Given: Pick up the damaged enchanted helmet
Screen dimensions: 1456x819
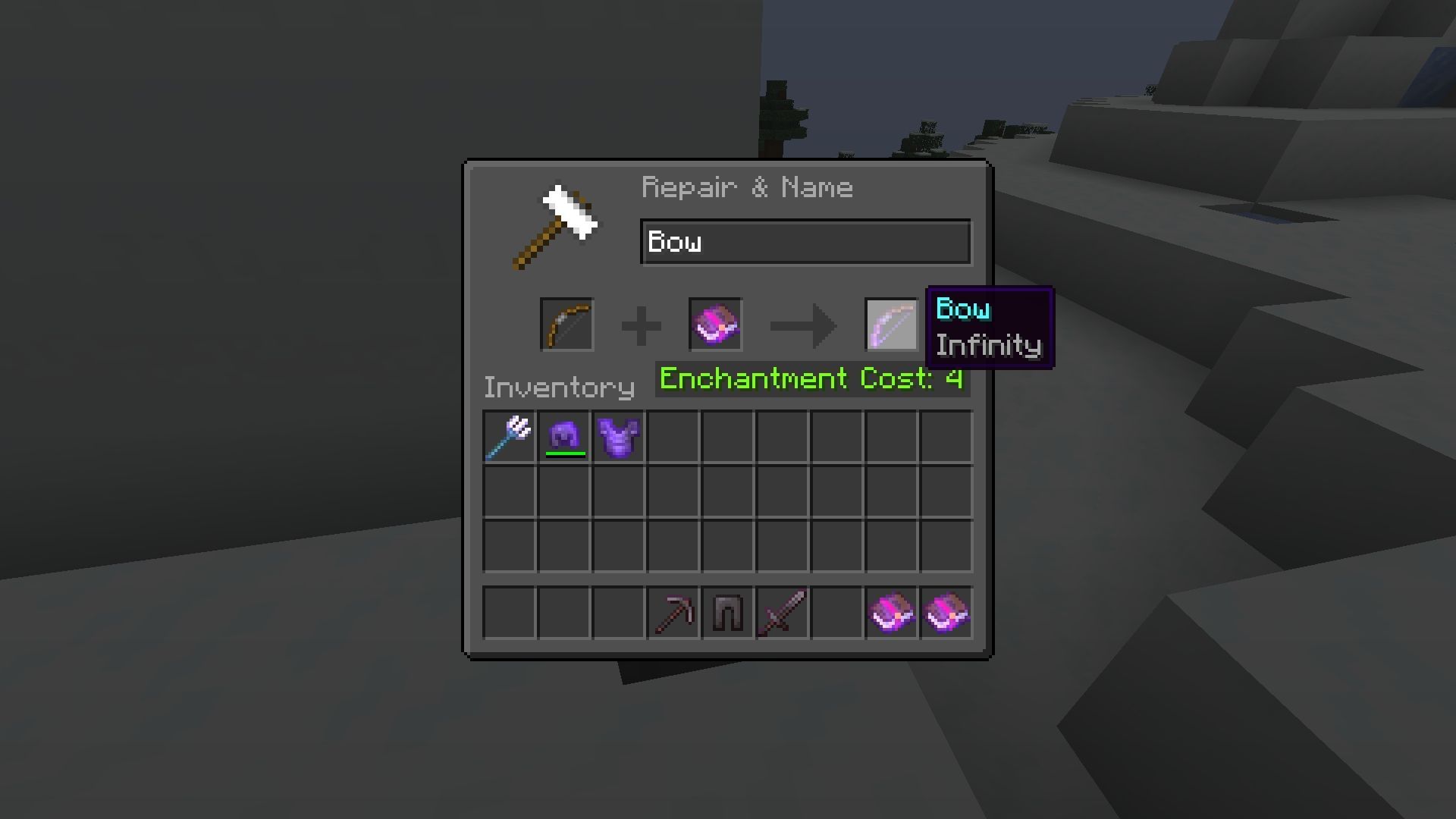Looking at the screenshot, I should 563,435.
